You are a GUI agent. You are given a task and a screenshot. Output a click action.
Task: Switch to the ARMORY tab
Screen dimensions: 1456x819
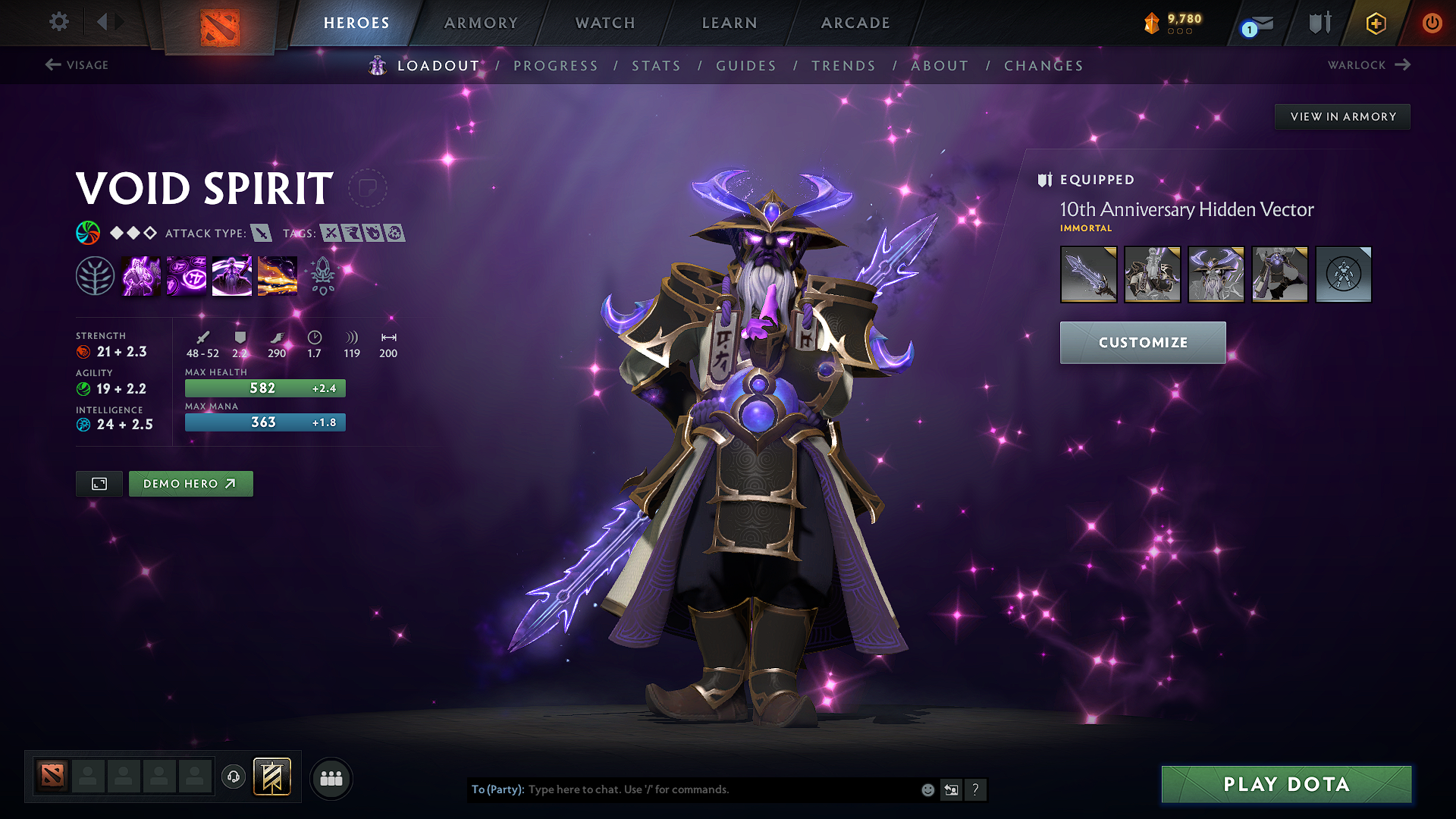point(481,23)
